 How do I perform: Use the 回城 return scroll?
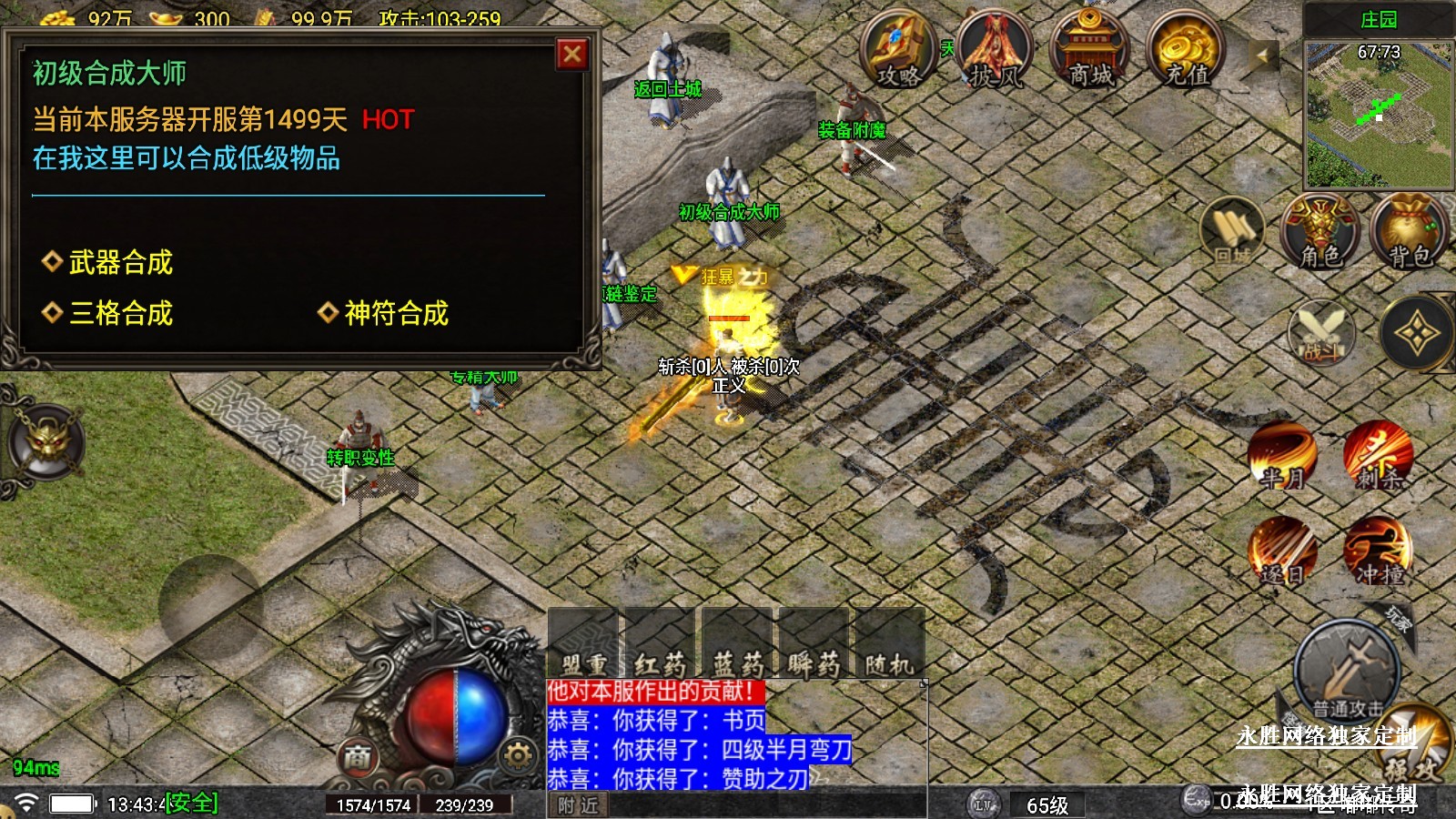[x=1233, y=233]
